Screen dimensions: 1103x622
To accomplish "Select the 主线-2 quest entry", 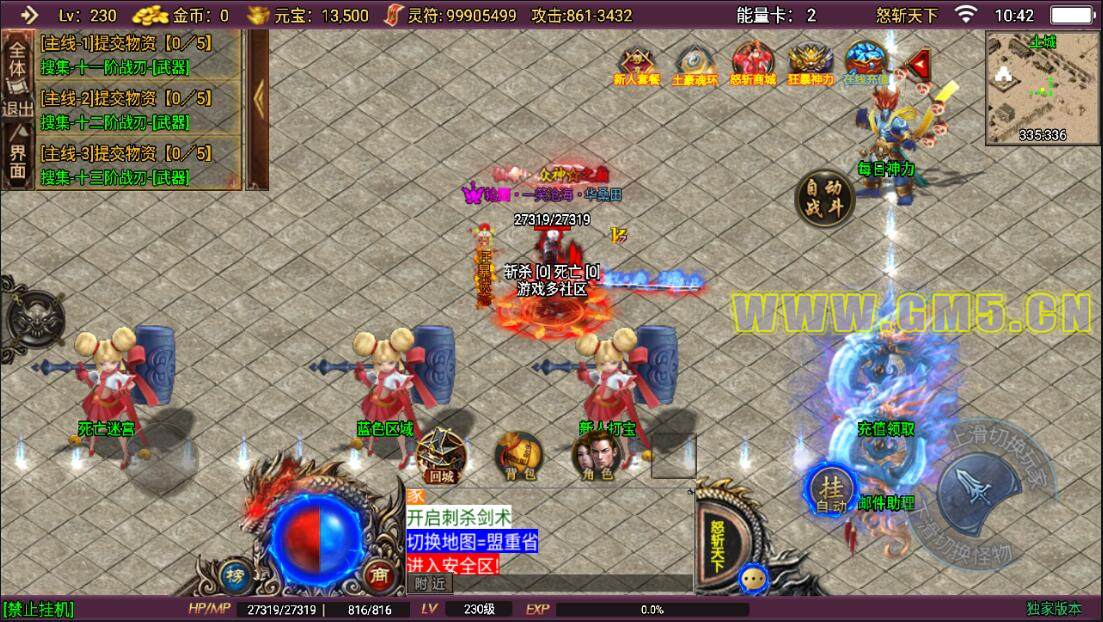I will pyautogui.click(x=126, y=108).
